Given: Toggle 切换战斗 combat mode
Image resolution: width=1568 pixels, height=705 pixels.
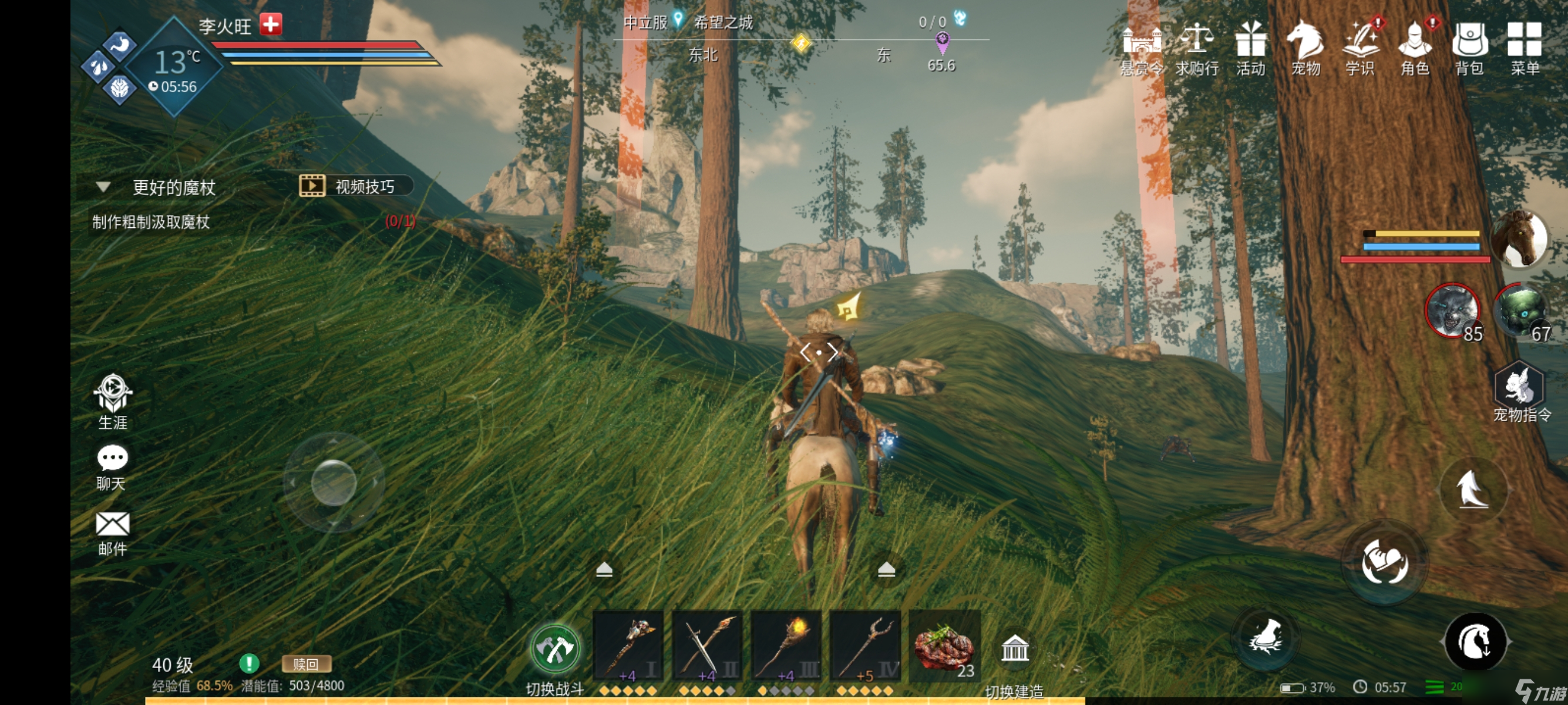Looking at the screenshot, I should [554, 650].
